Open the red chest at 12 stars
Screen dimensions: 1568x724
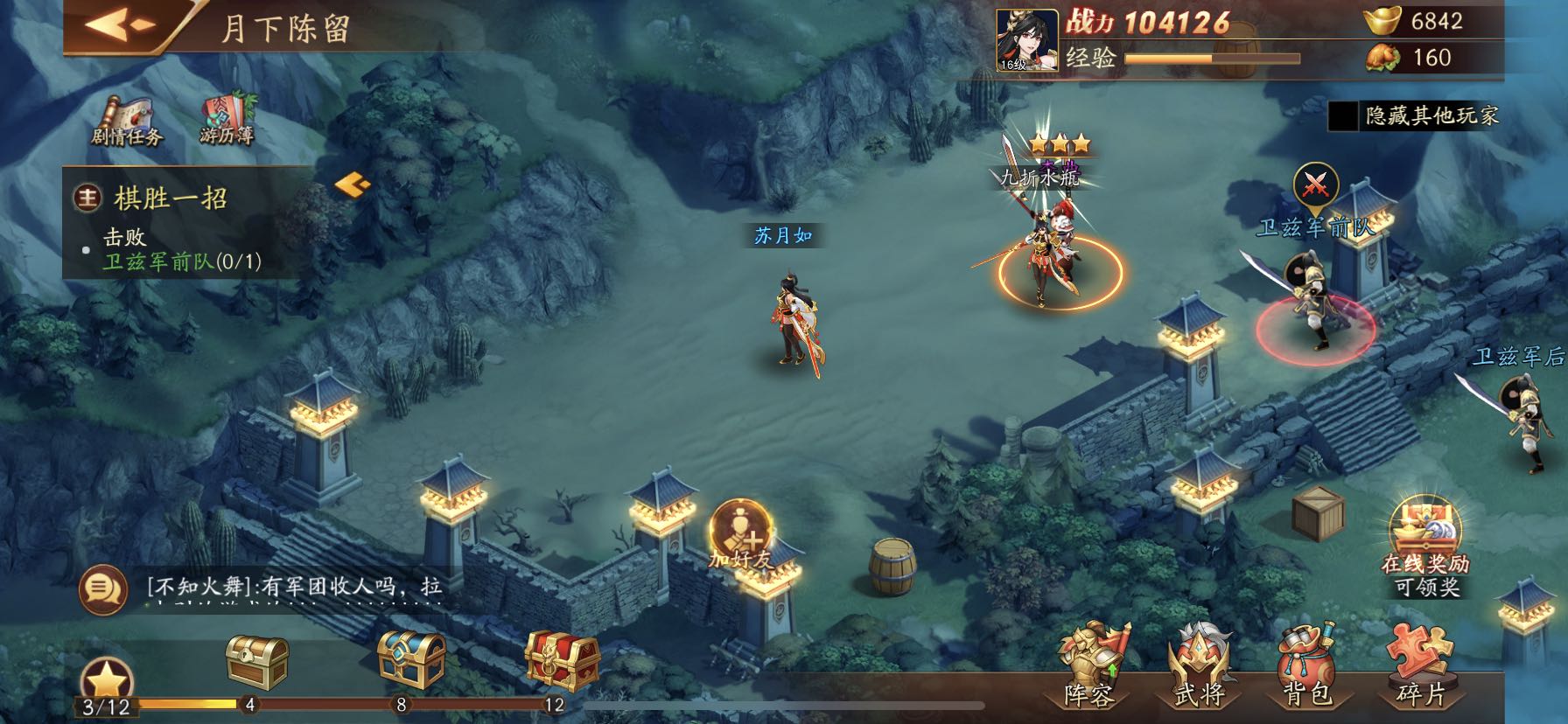tap(563, 659)
